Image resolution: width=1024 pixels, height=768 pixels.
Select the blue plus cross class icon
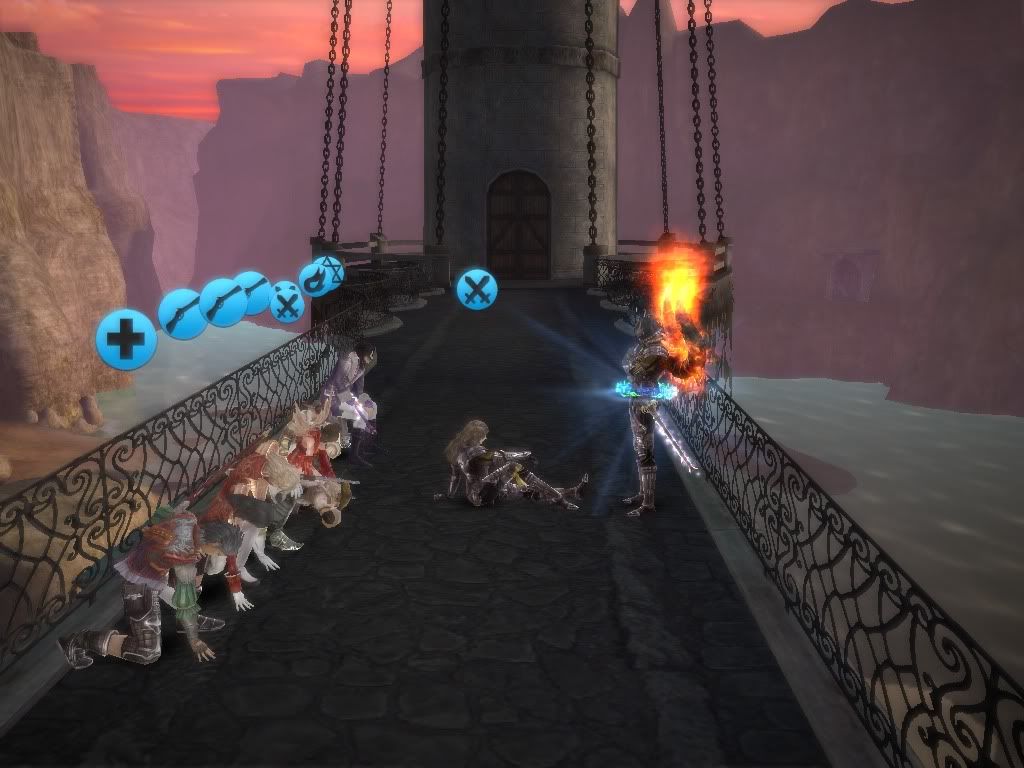126,340
